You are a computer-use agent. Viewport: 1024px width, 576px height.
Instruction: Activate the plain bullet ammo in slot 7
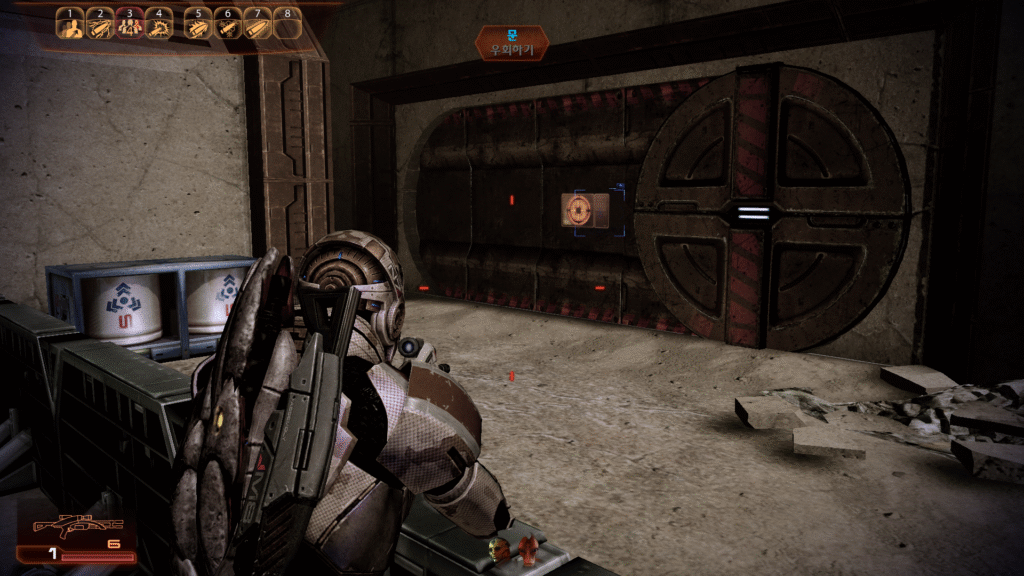pyautogui.click(x=257, y=24)
